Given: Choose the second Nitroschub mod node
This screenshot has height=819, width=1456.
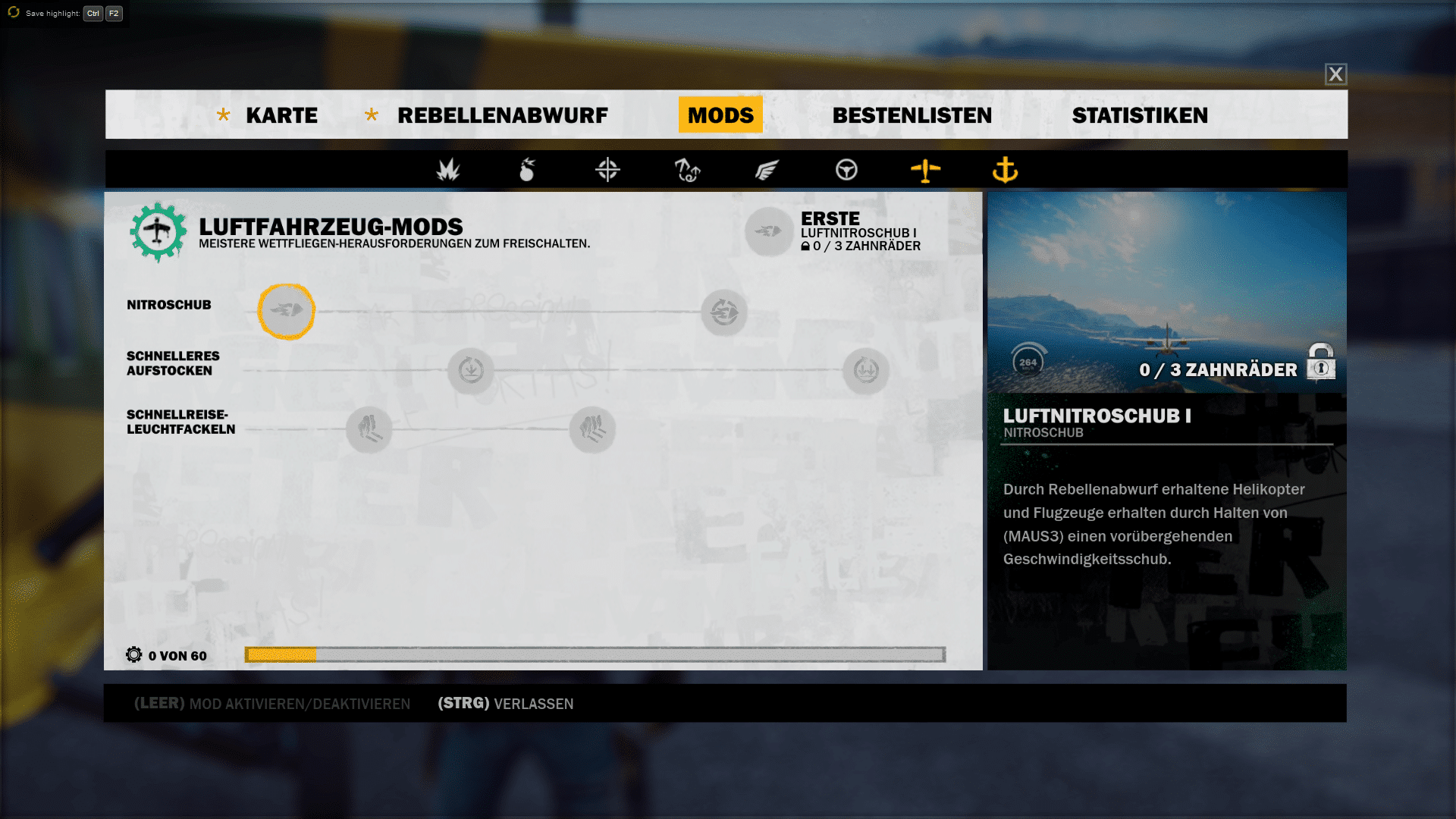Looking at the screenshot, I should 724,312.
